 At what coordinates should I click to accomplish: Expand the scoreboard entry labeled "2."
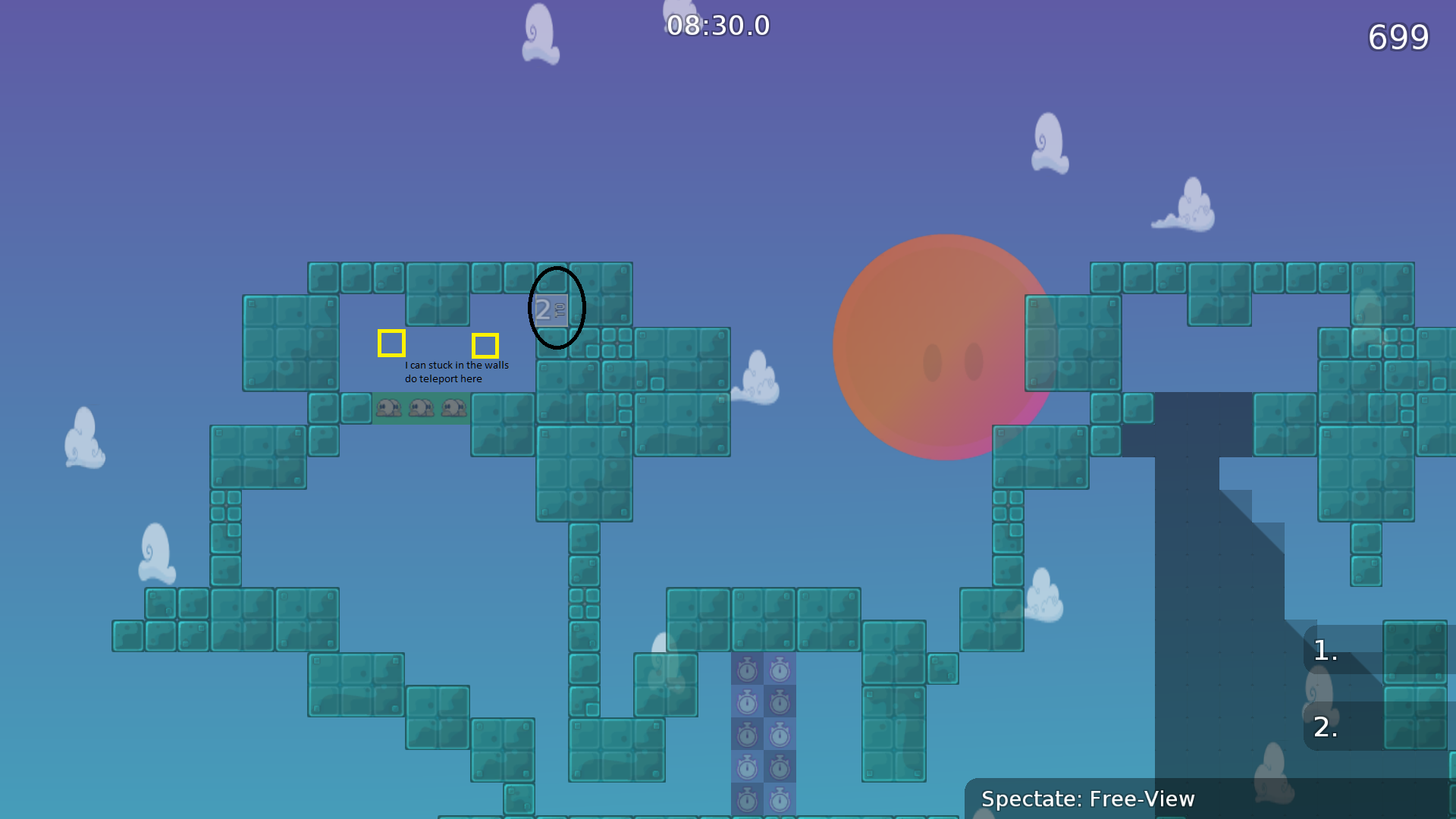(1326, 728)
